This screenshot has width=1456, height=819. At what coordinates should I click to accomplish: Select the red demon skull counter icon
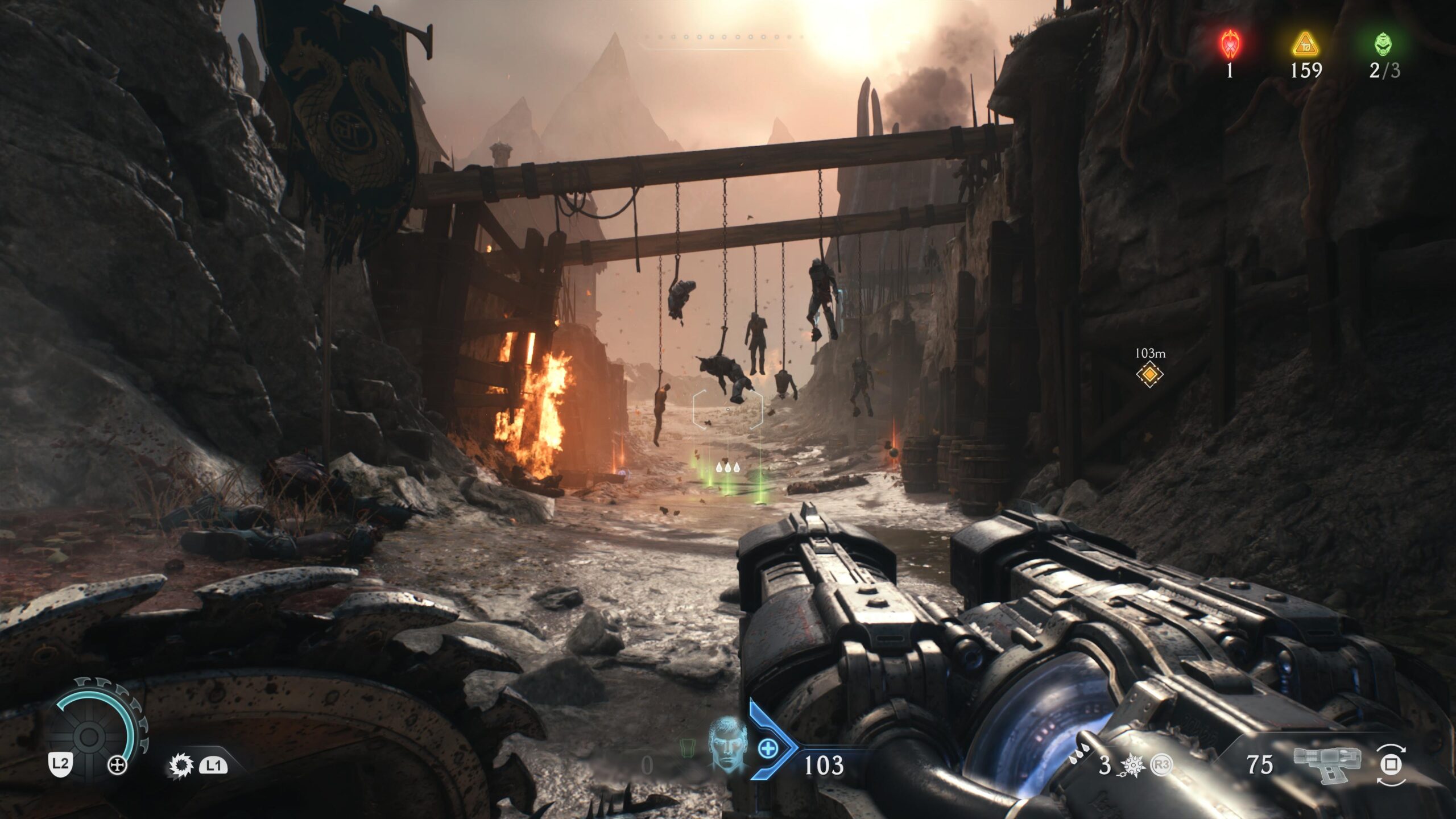[1230, 44]
